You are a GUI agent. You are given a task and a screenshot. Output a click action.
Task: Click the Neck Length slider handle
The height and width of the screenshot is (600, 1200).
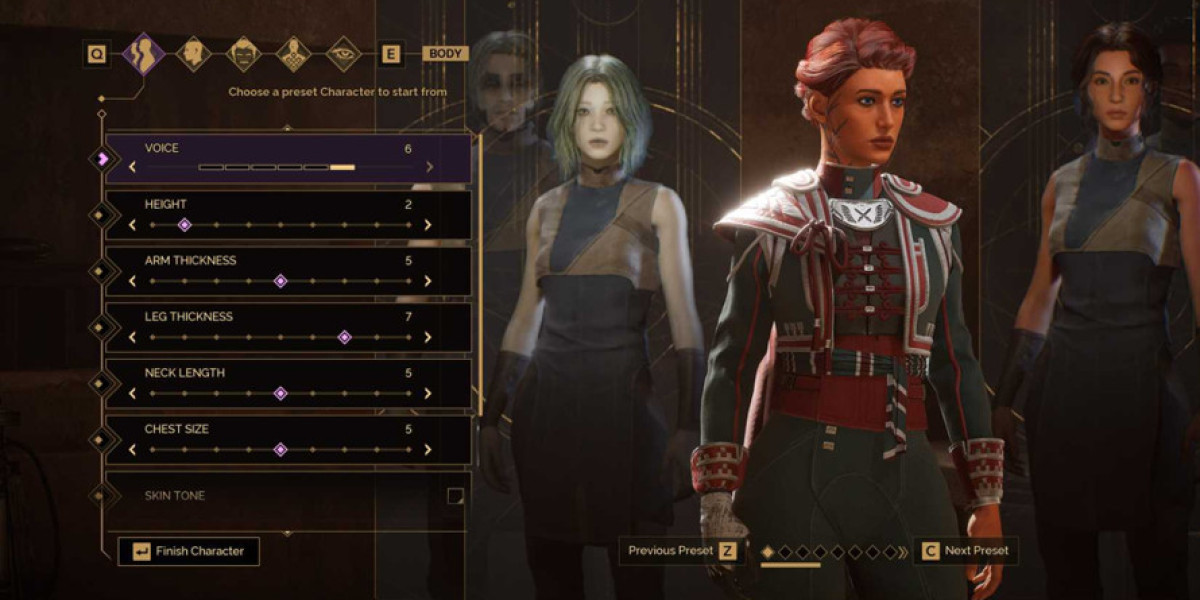coord(280,393)
